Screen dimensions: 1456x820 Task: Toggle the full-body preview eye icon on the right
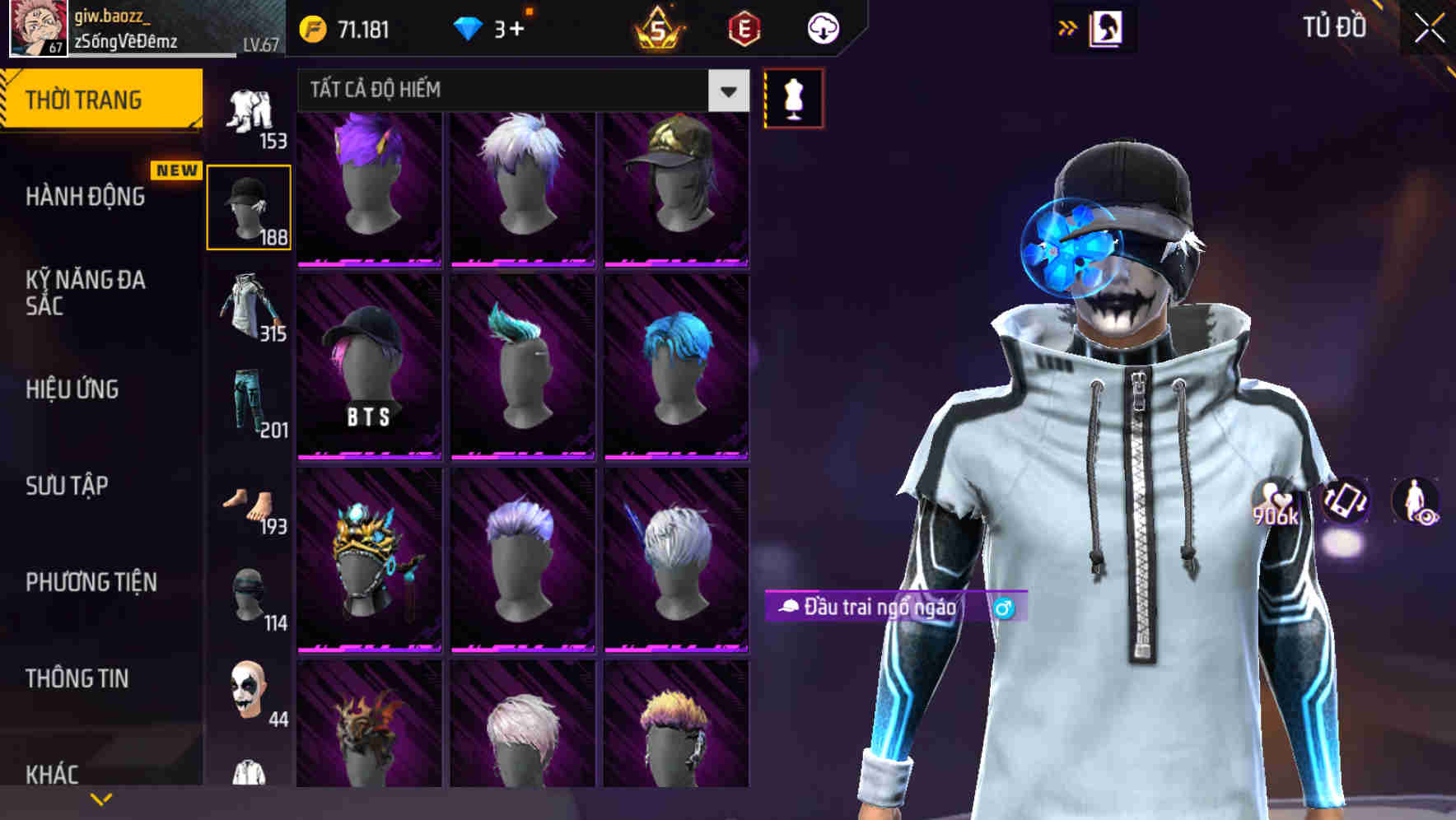tap(1418, 503)
